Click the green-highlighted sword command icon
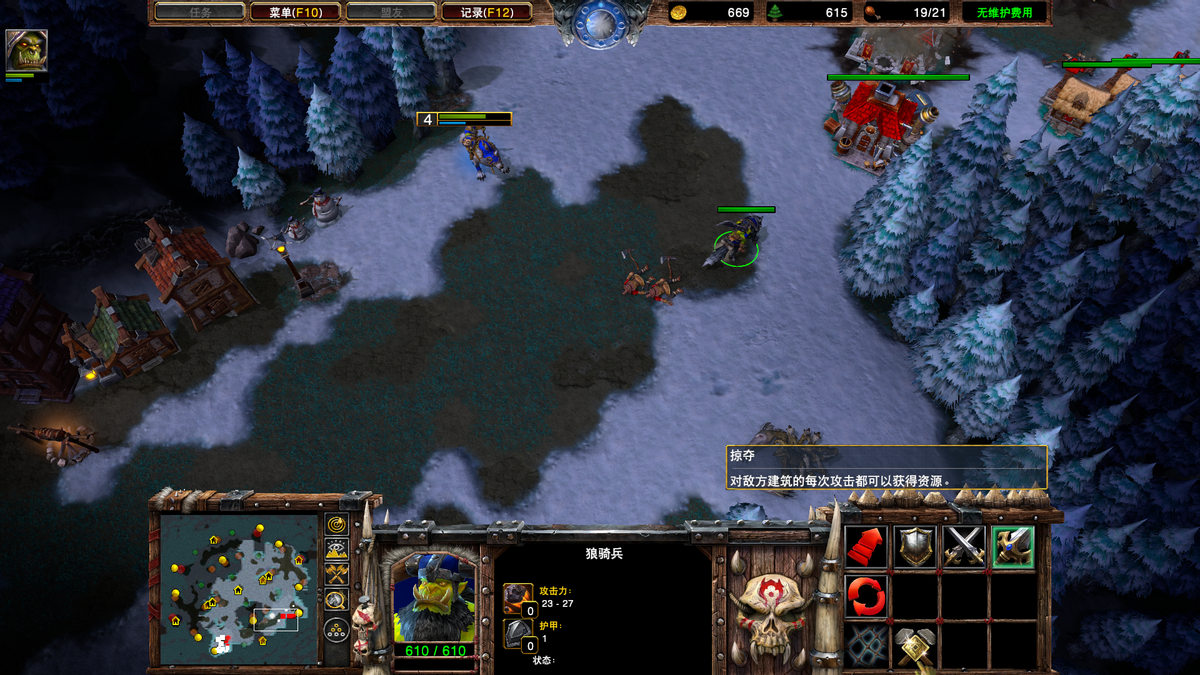1200x675 pixels. click(1013, 547)
